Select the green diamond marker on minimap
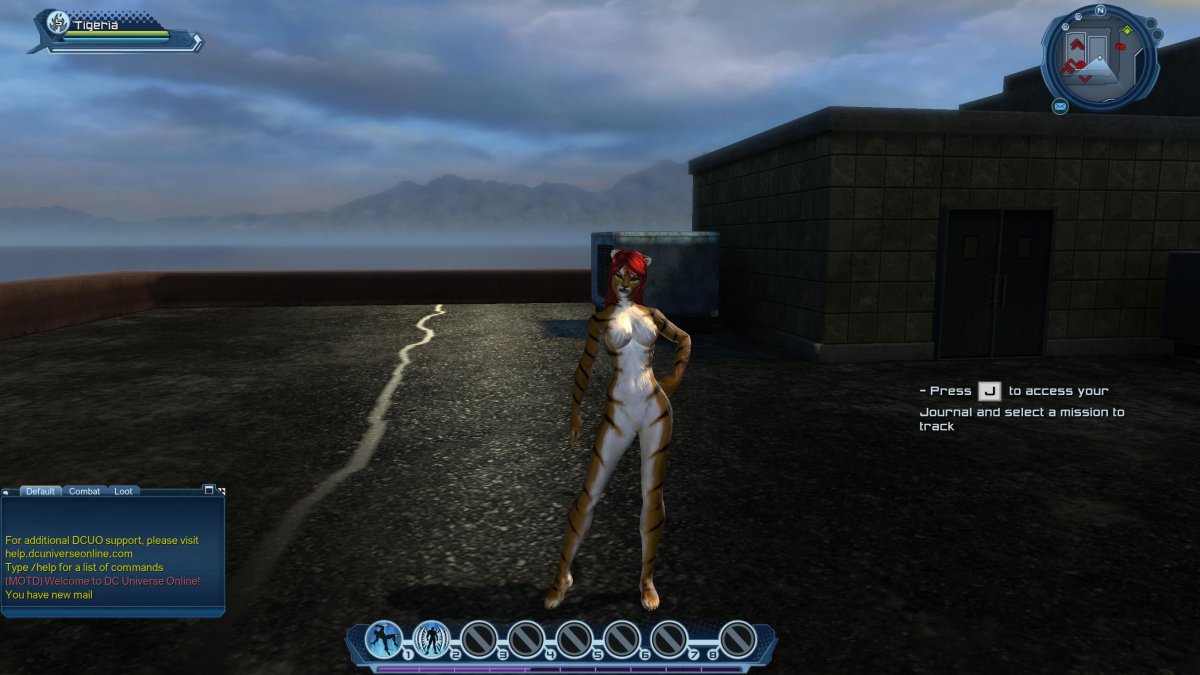This screenshot has height=675, width=1200. click(x=1127, y=30)
